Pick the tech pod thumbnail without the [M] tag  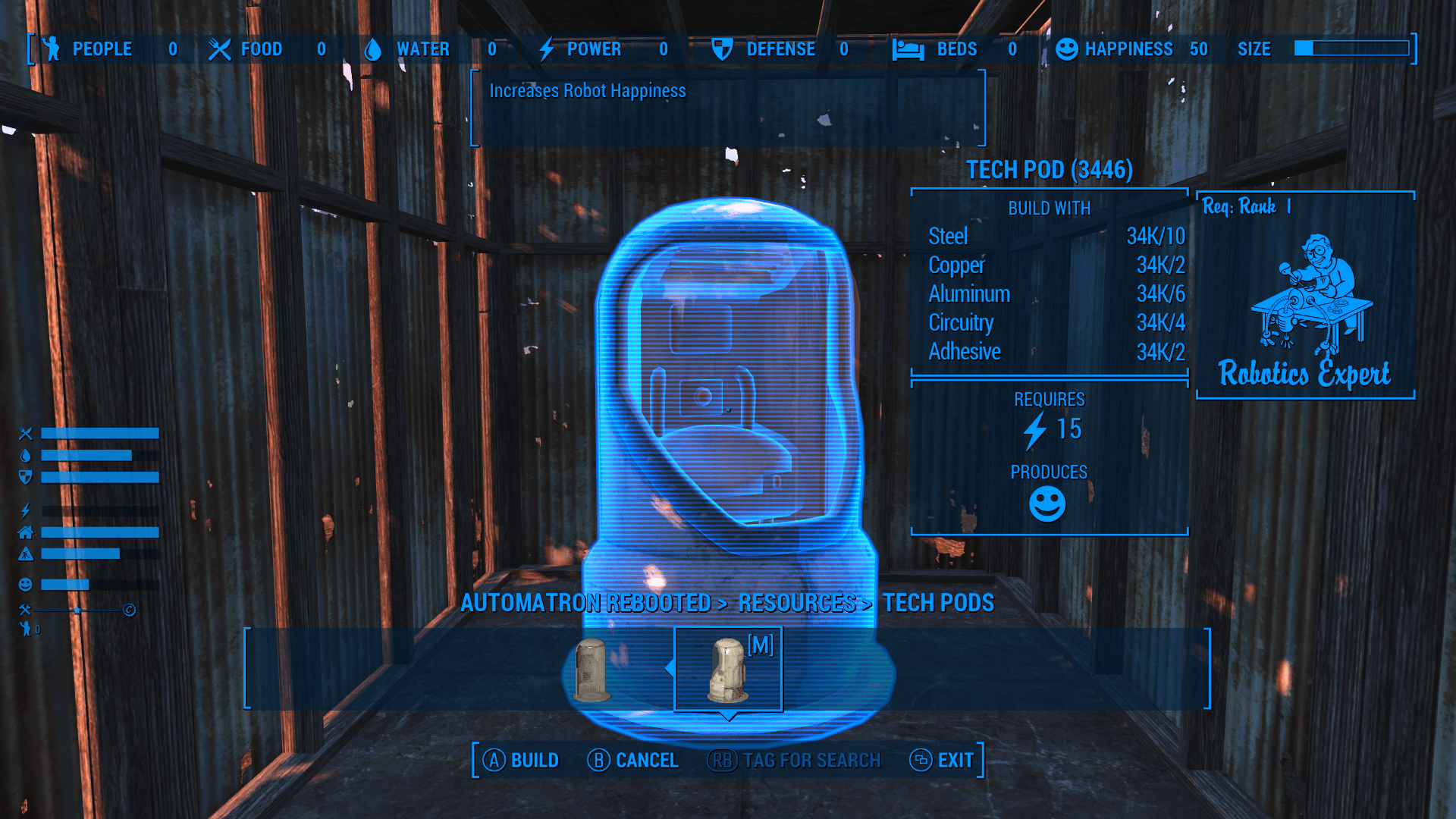click(592, 669)
